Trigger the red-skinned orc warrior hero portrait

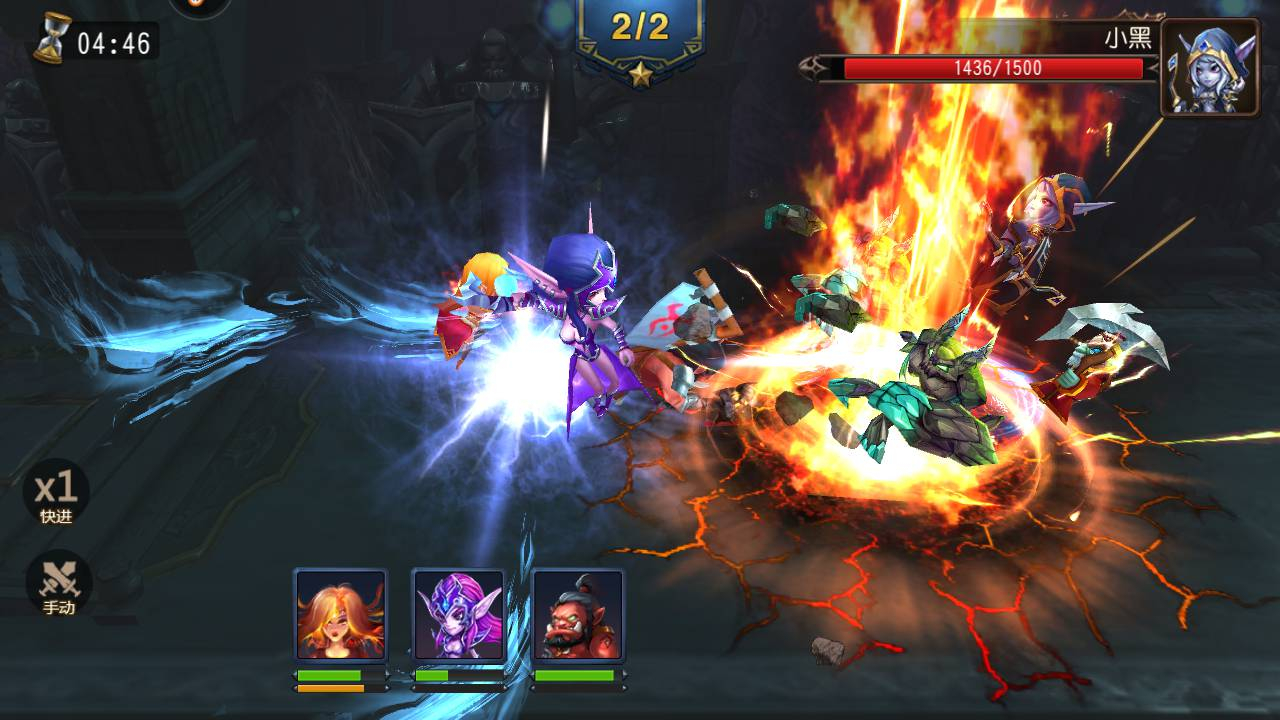[577, 615]
